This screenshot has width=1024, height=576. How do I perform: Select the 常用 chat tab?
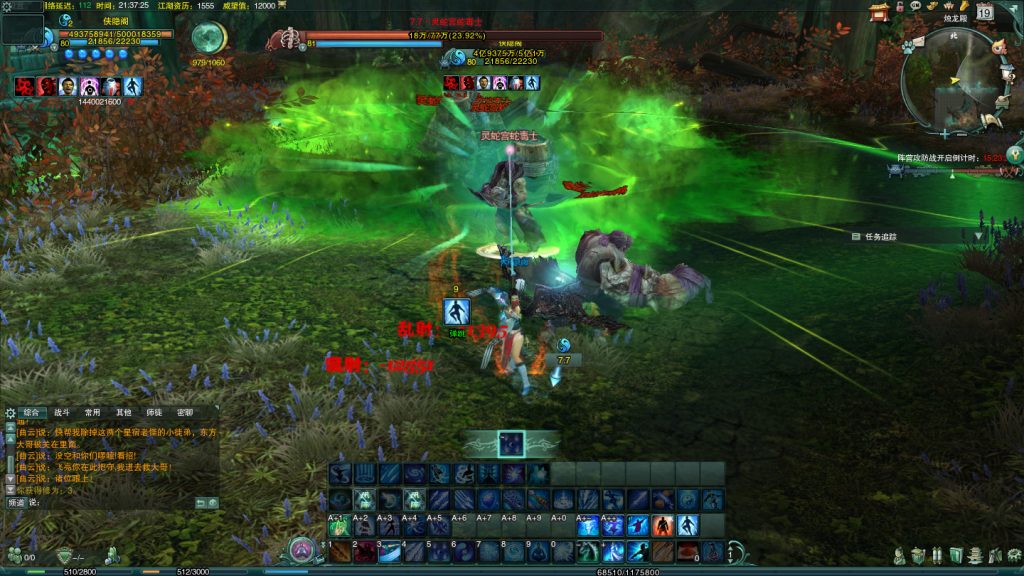[93, 412]
